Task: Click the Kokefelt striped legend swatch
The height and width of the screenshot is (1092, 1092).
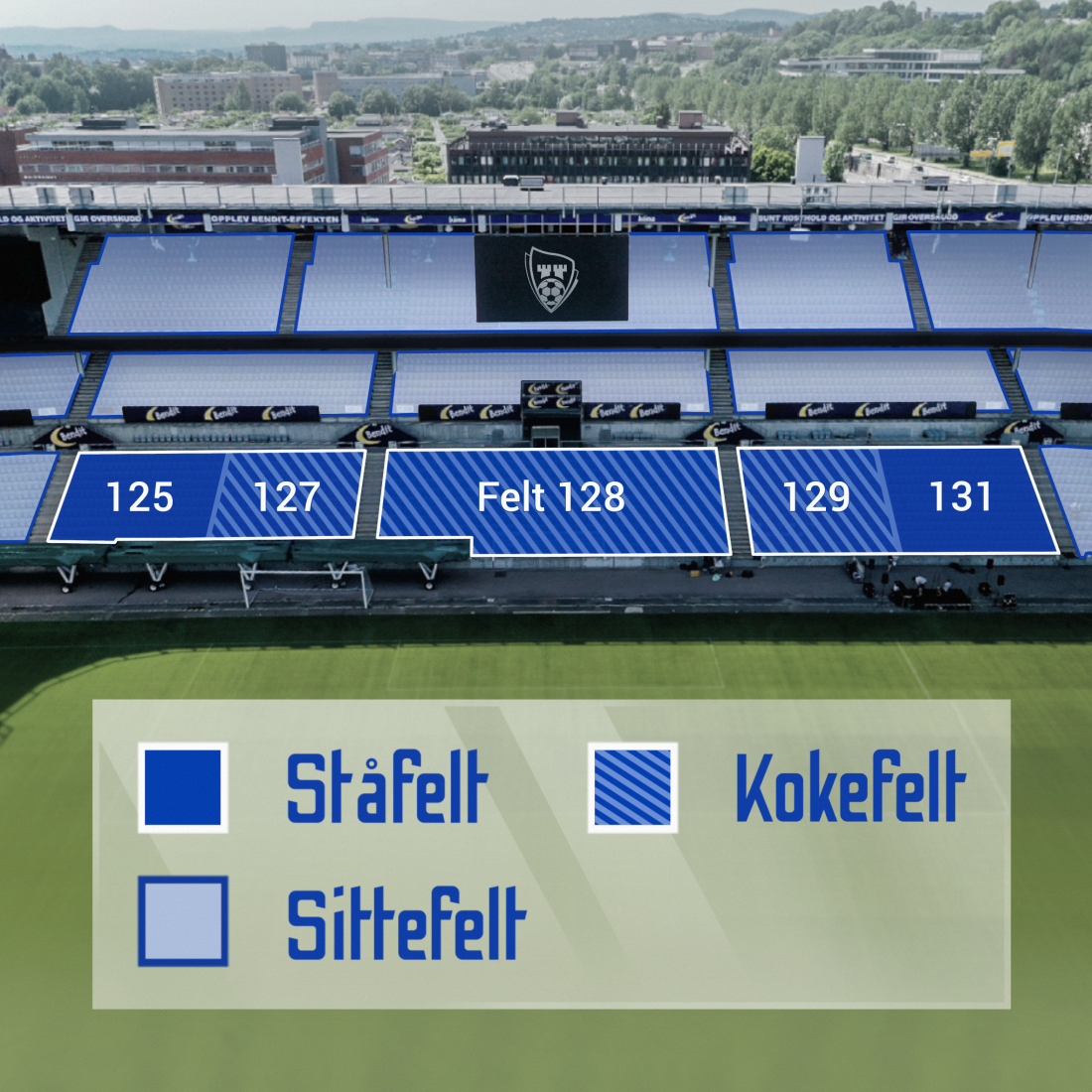Action: [632, 787]
